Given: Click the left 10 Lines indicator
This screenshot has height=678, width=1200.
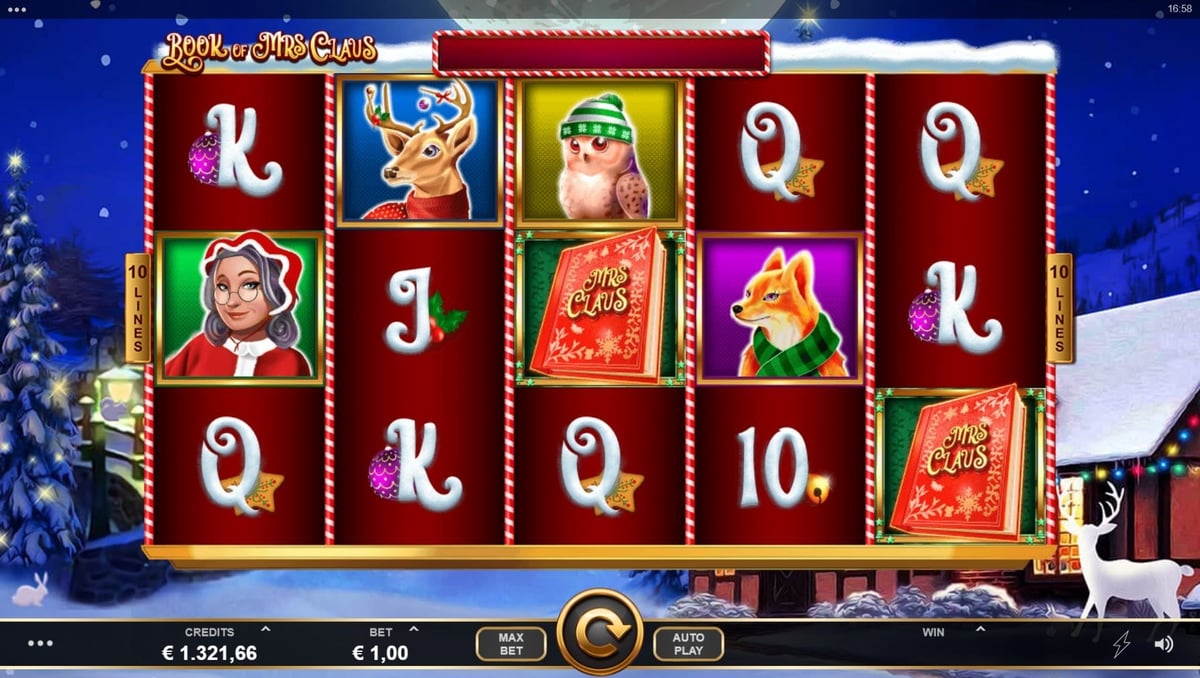Looking at the screenshot, I should pyautogui.click(x=137, y=308).
